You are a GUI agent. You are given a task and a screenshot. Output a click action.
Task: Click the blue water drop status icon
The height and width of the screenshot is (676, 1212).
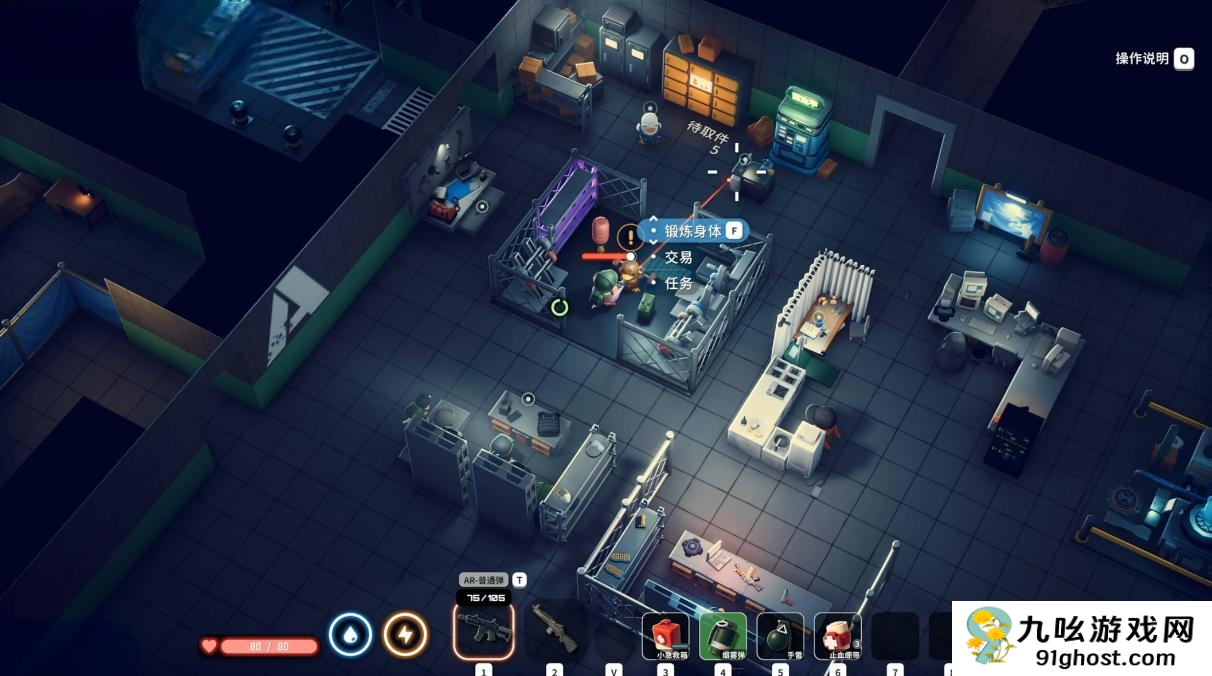pos(351,634)
